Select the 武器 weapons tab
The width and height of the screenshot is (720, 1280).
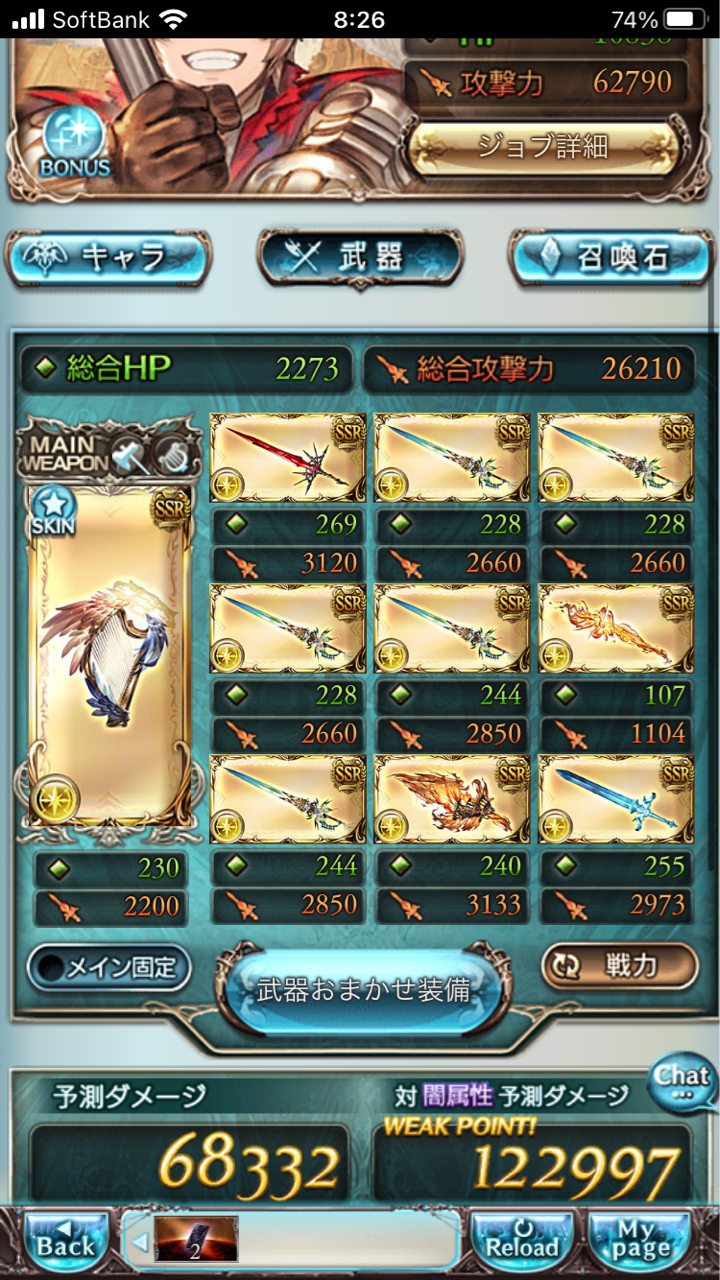tap(360, 258)
